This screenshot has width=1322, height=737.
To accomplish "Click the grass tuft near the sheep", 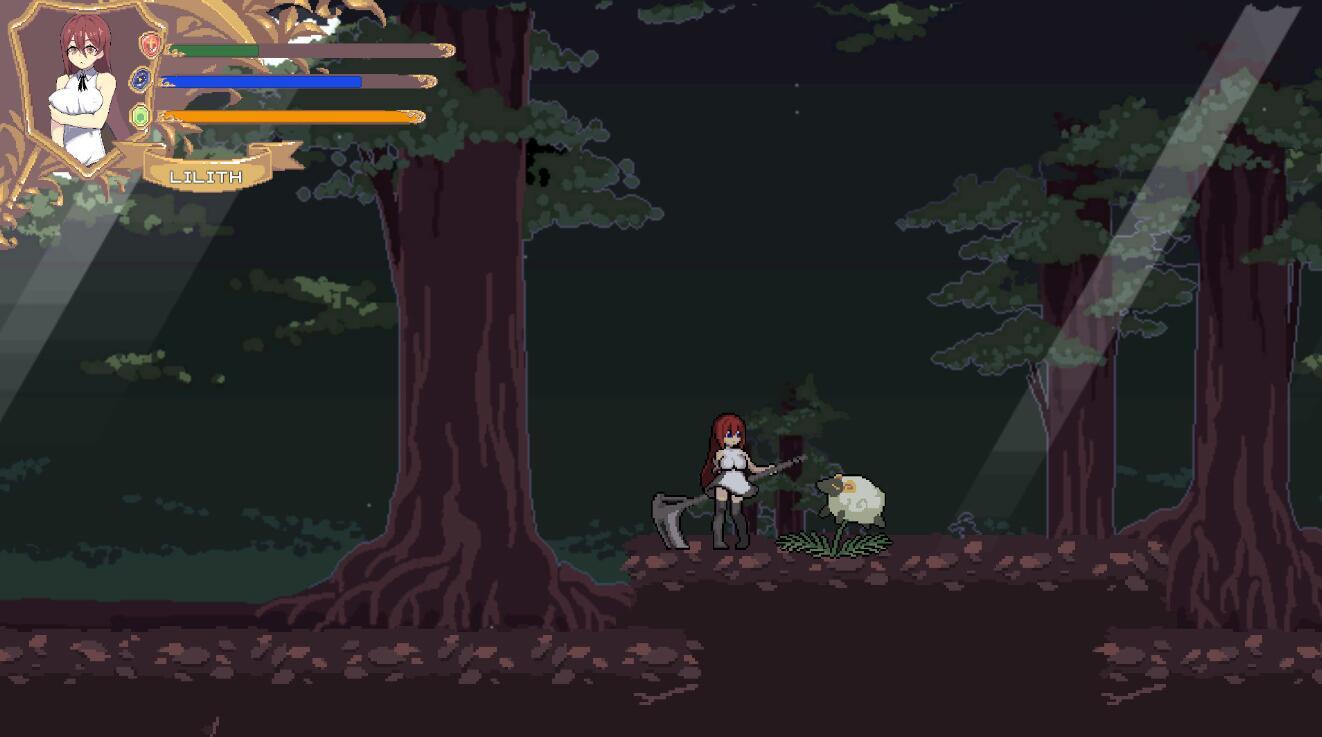I will point(835,545).
